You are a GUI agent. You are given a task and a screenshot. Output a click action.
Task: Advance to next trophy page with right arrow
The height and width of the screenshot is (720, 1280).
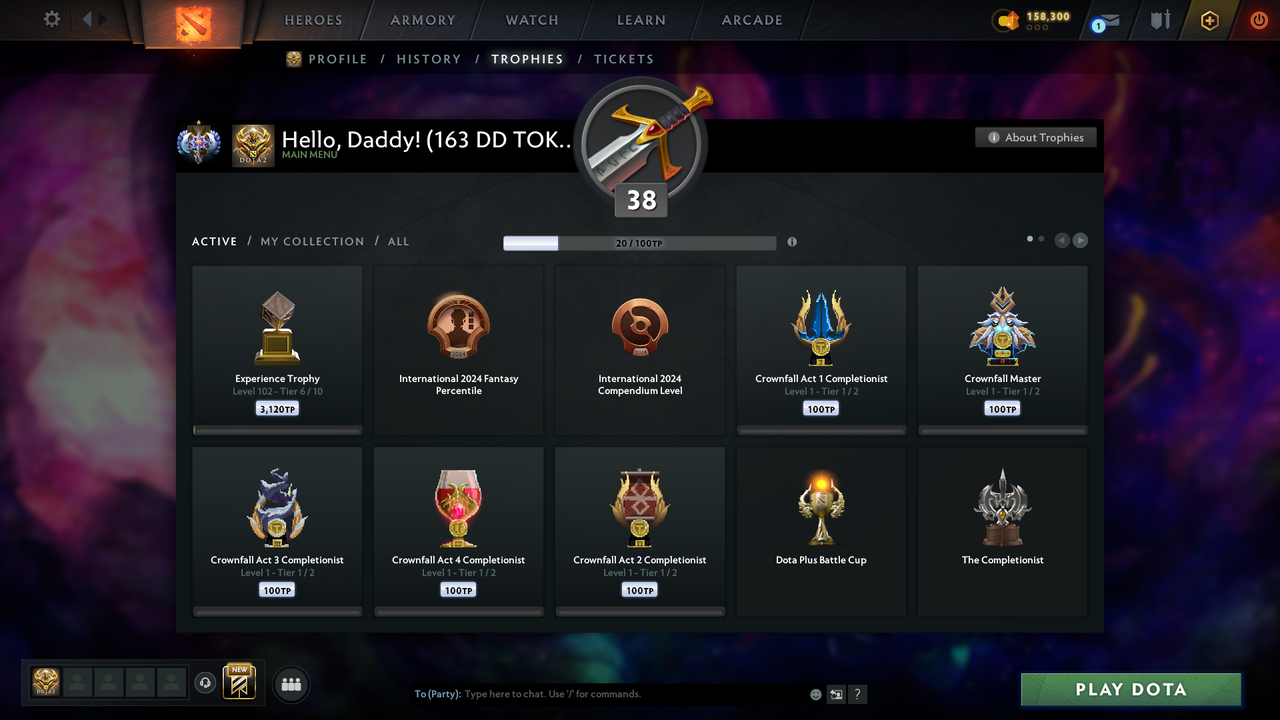(x=1081, y=239)
